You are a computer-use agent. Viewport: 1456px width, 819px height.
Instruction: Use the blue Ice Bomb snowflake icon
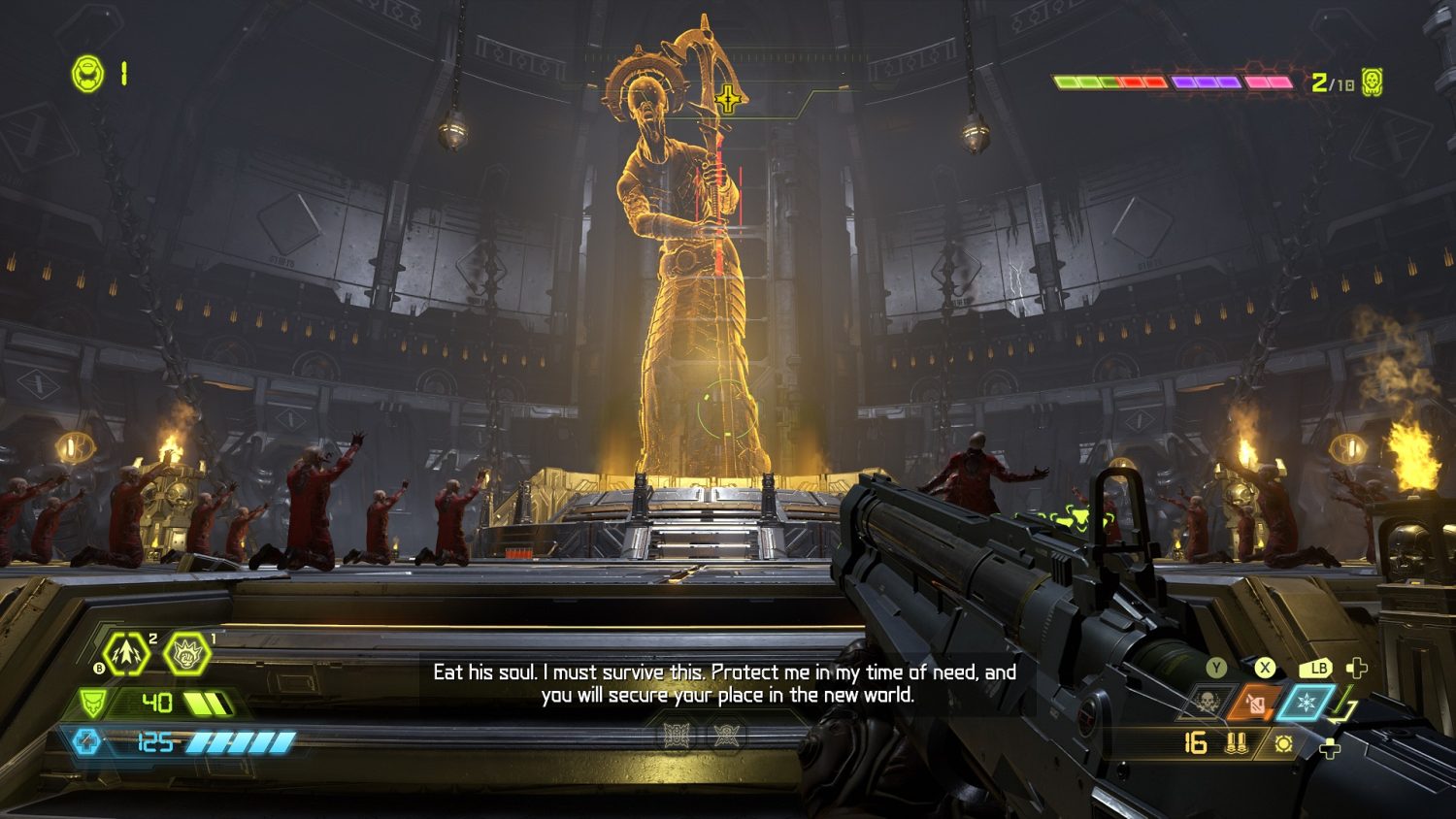pos(1306,702)
